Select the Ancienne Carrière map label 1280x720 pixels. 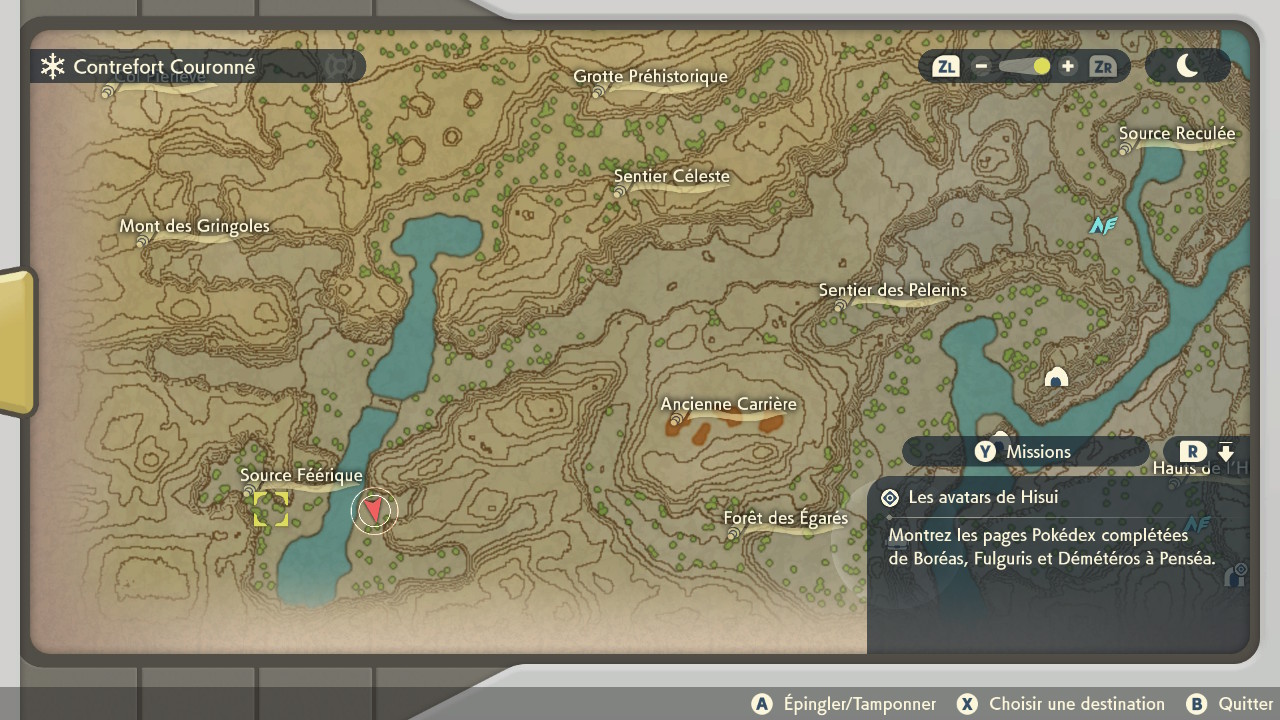[728, 404]
